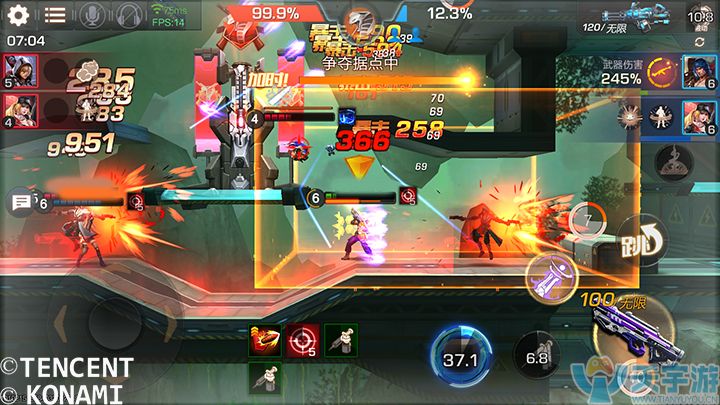
Task: Open the list menu icon
Action: pyautogui.click(x=54, y=14)
